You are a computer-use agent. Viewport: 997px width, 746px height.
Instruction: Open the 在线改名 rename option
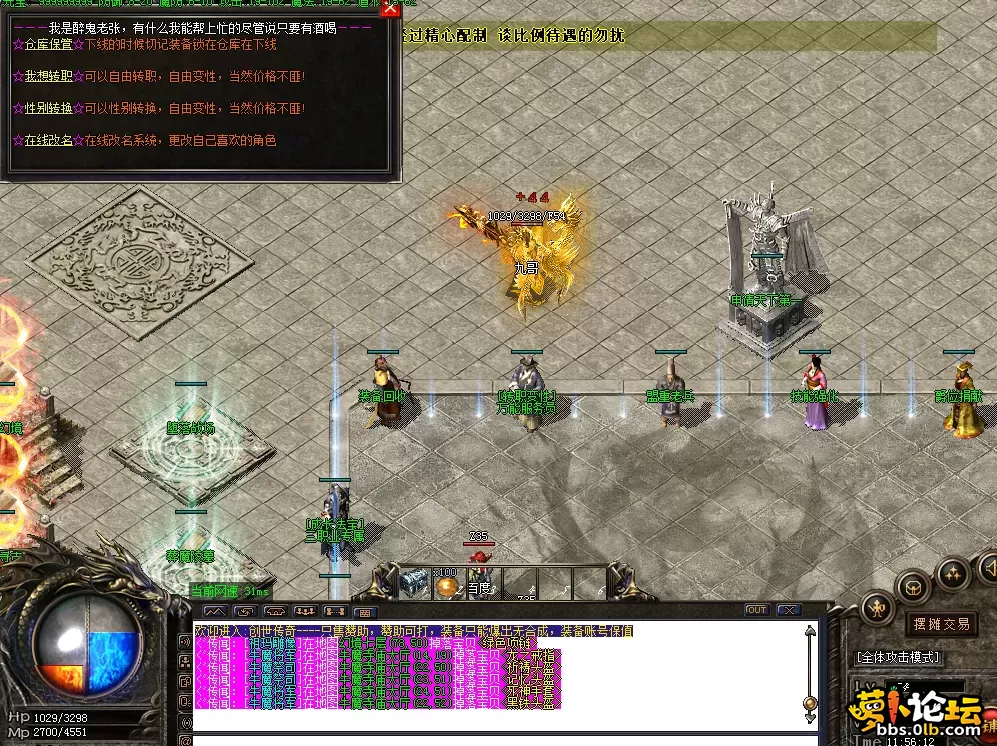coord(48,140)
